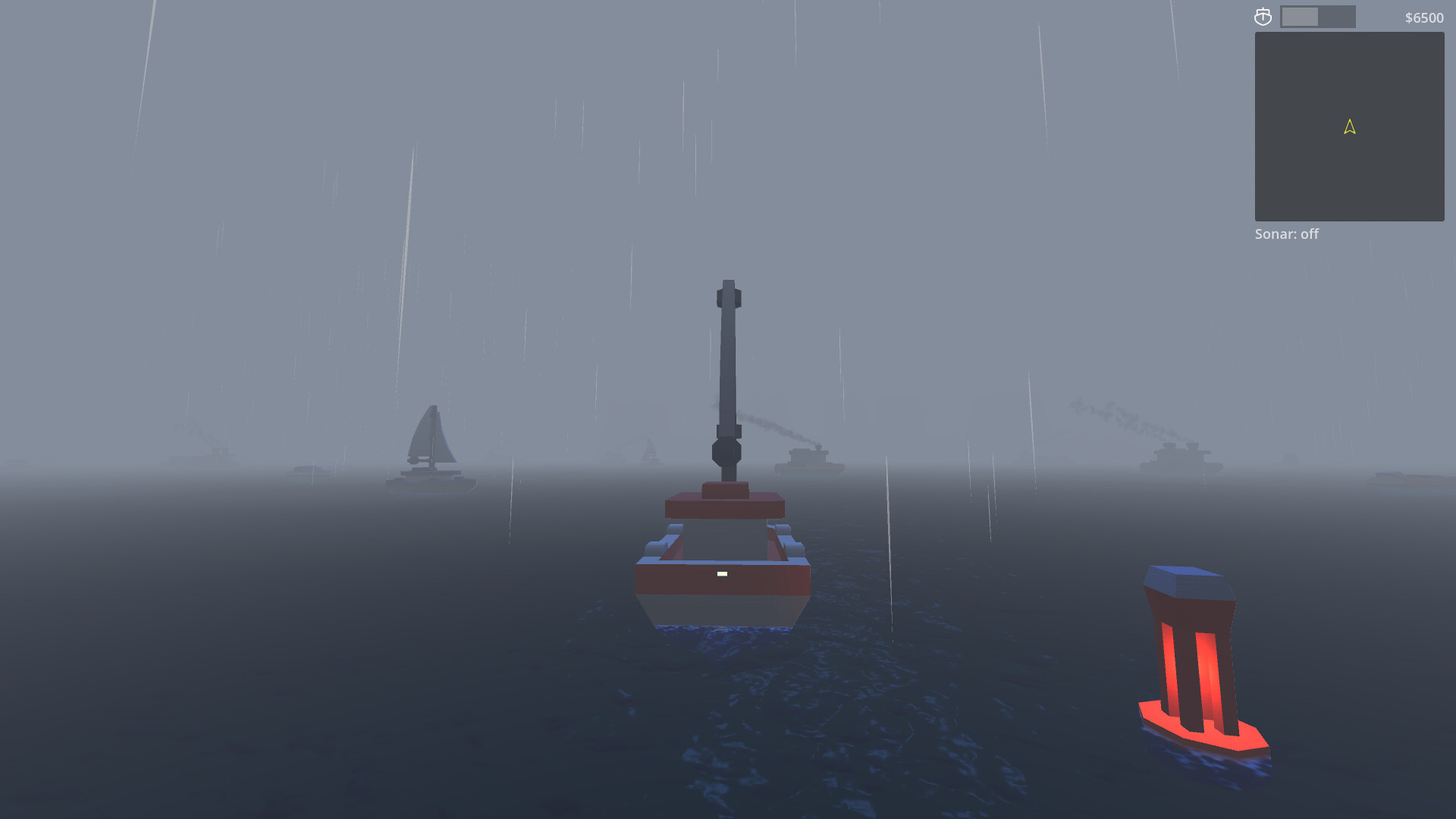1456x819 pixels.
Task: Click the $6500 balance display
Action: click(1423, 17)
